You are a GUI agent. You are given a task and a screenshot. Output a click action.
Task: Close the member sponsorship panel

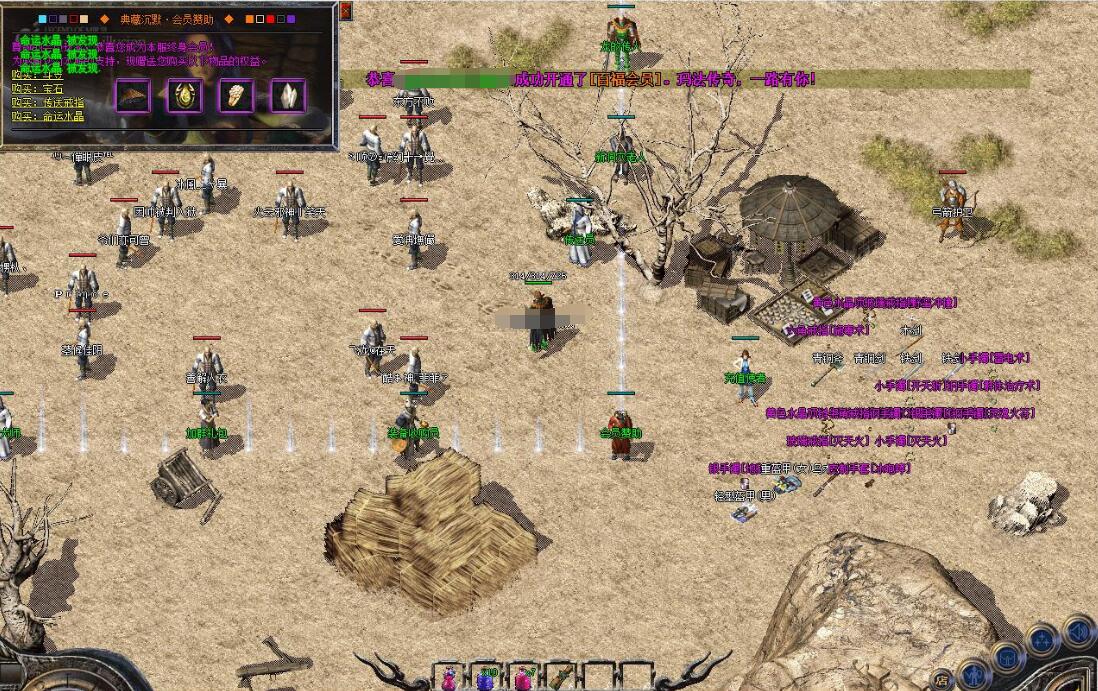pos(346,11)
